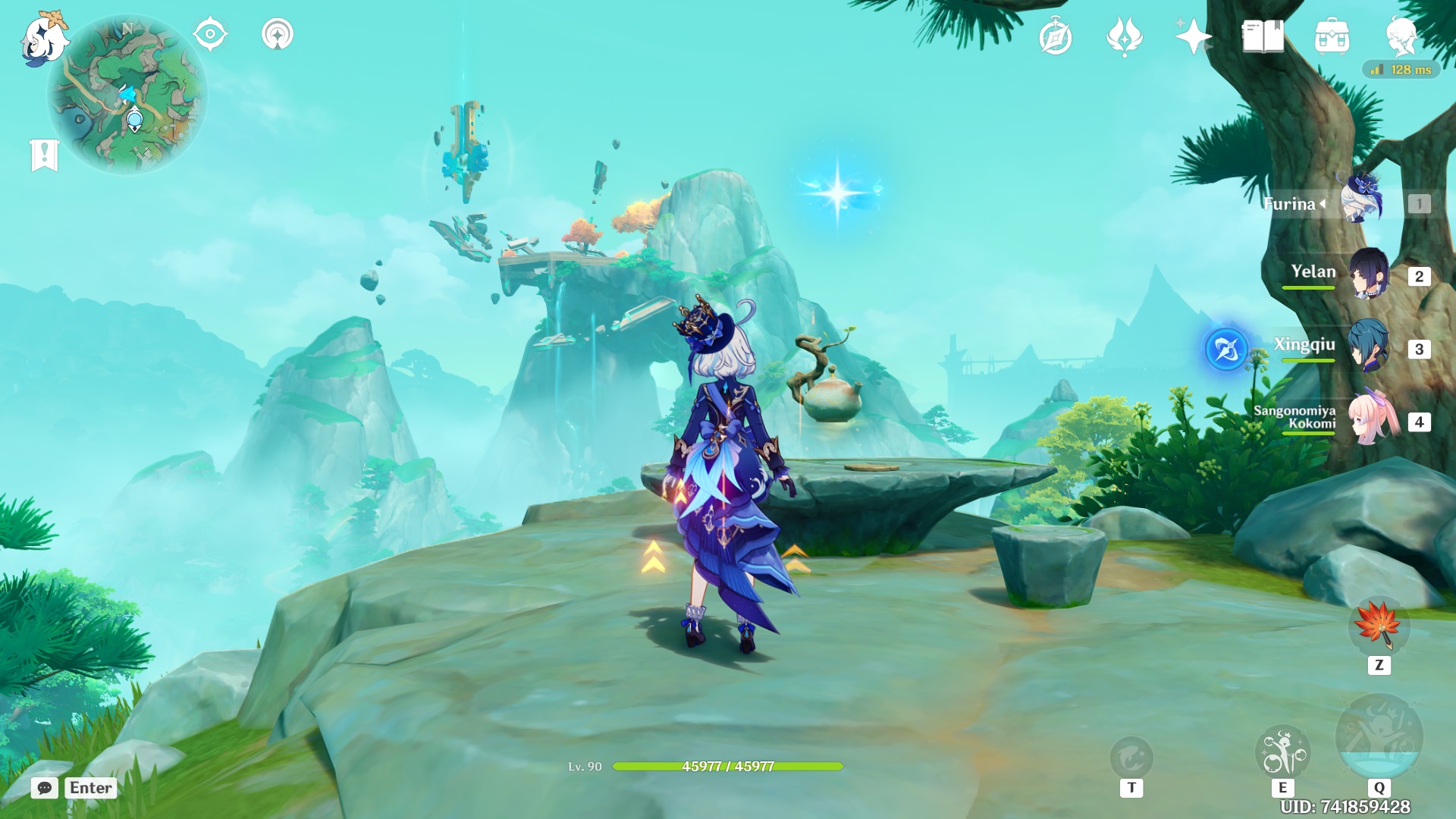This screenshot has width=1456, height=819.
Task: Click the Anemo event emblem icon
Action: pyautogui.click(x=1124, y=34)
